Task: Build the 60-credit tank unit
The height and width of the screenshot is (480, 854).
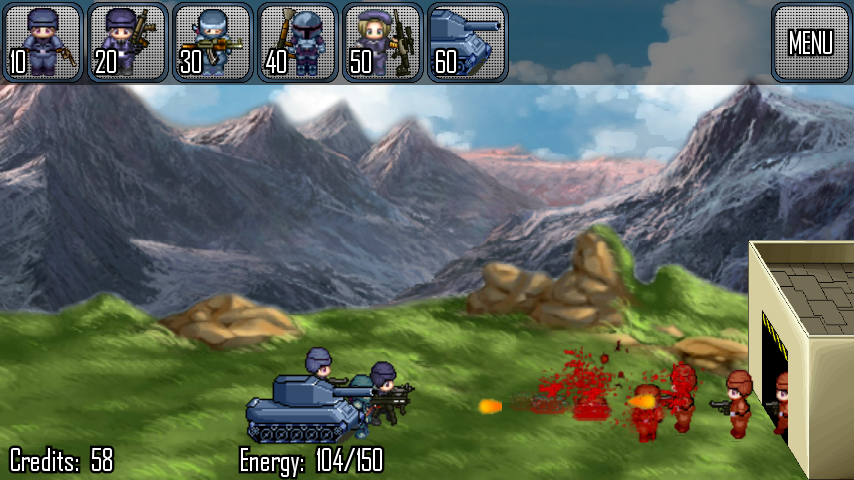Action: tap(467, 42)
